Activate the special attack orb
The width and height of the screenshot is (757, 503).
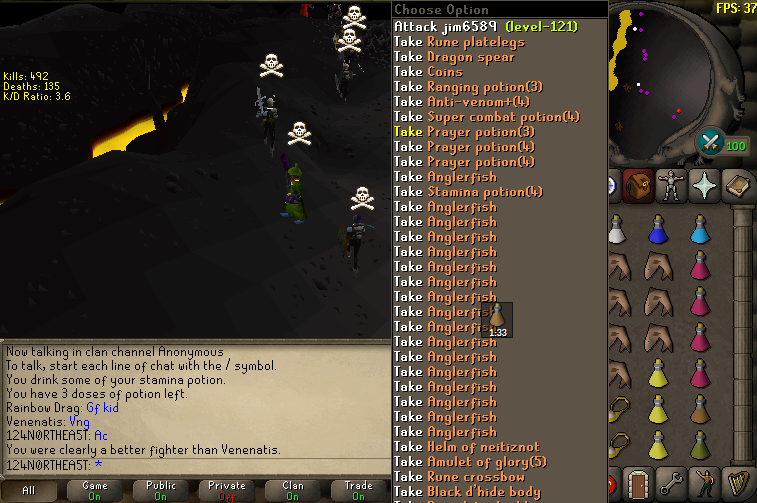(712, 141)
